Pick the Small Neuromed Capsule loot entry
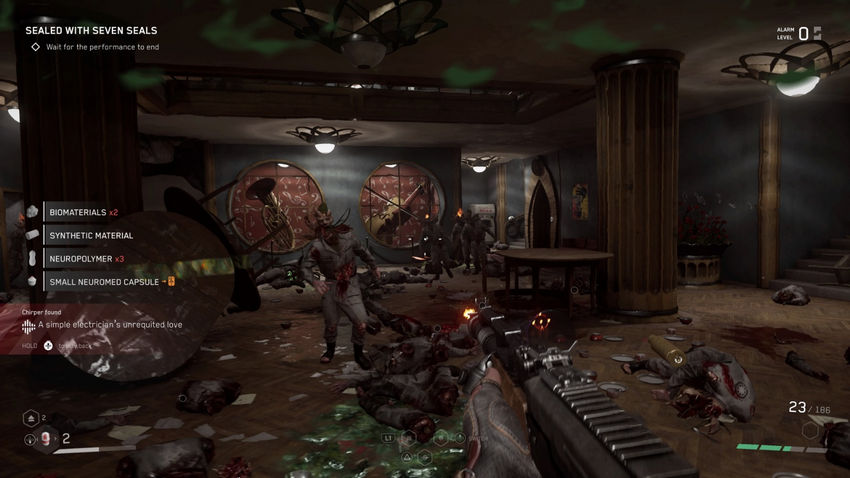 coord(104,282)
